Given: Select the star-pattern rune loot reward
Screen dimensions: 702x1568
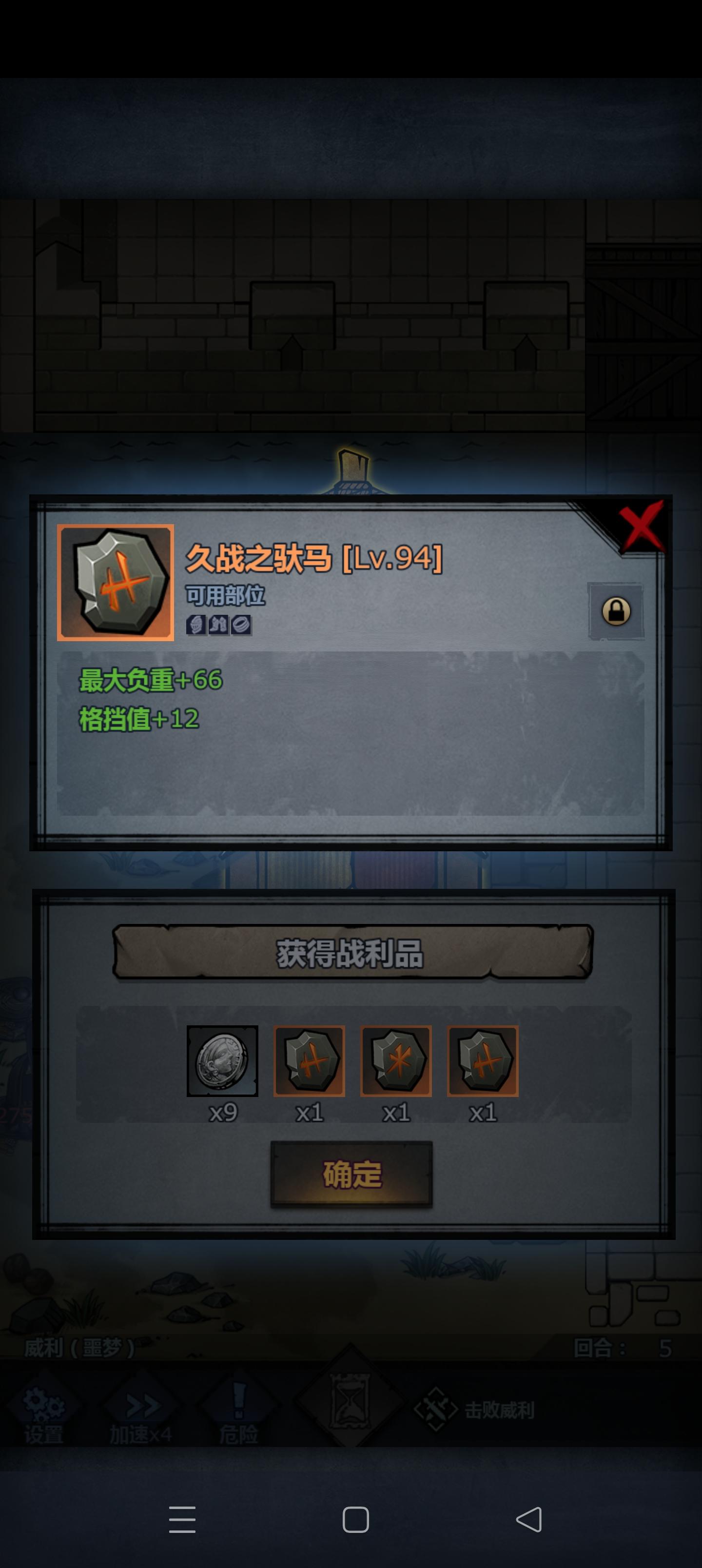Looking at the screenshot, I should 396,1061.
